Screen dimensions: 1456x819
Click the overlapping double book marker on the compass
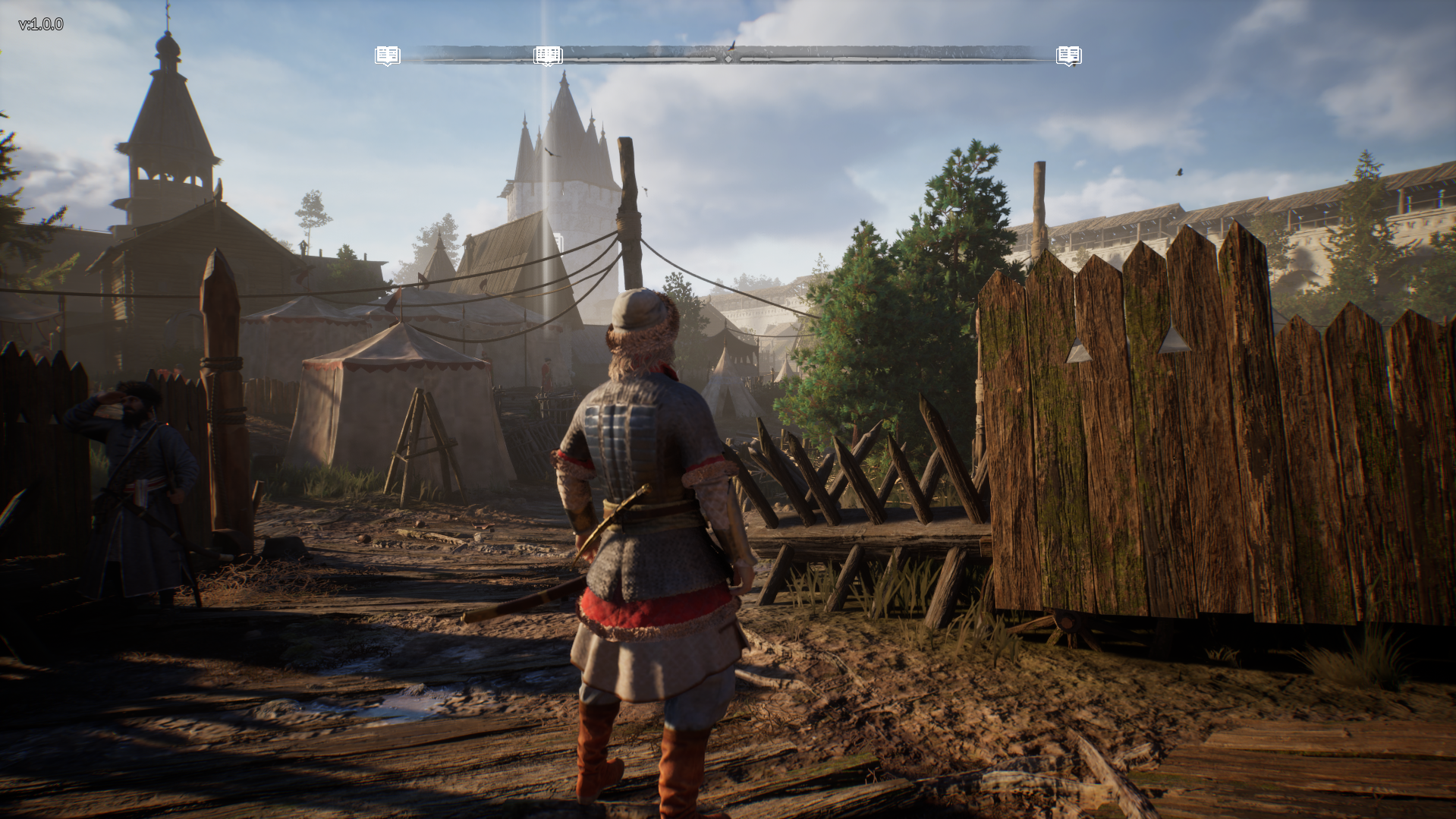(548, 55)
